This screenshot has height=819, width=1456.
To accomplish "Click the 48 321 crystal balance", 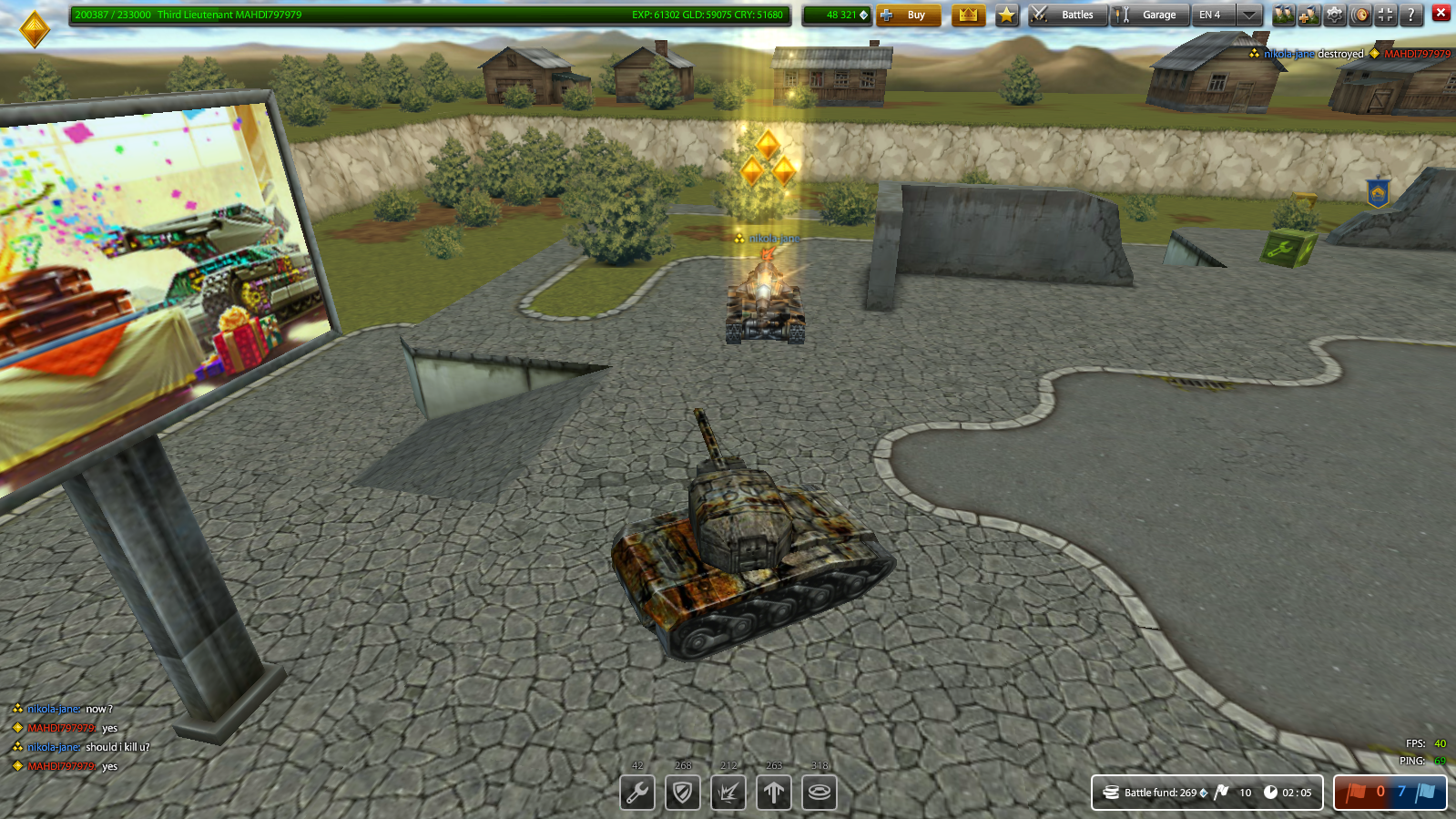I will tap(835, 15).
